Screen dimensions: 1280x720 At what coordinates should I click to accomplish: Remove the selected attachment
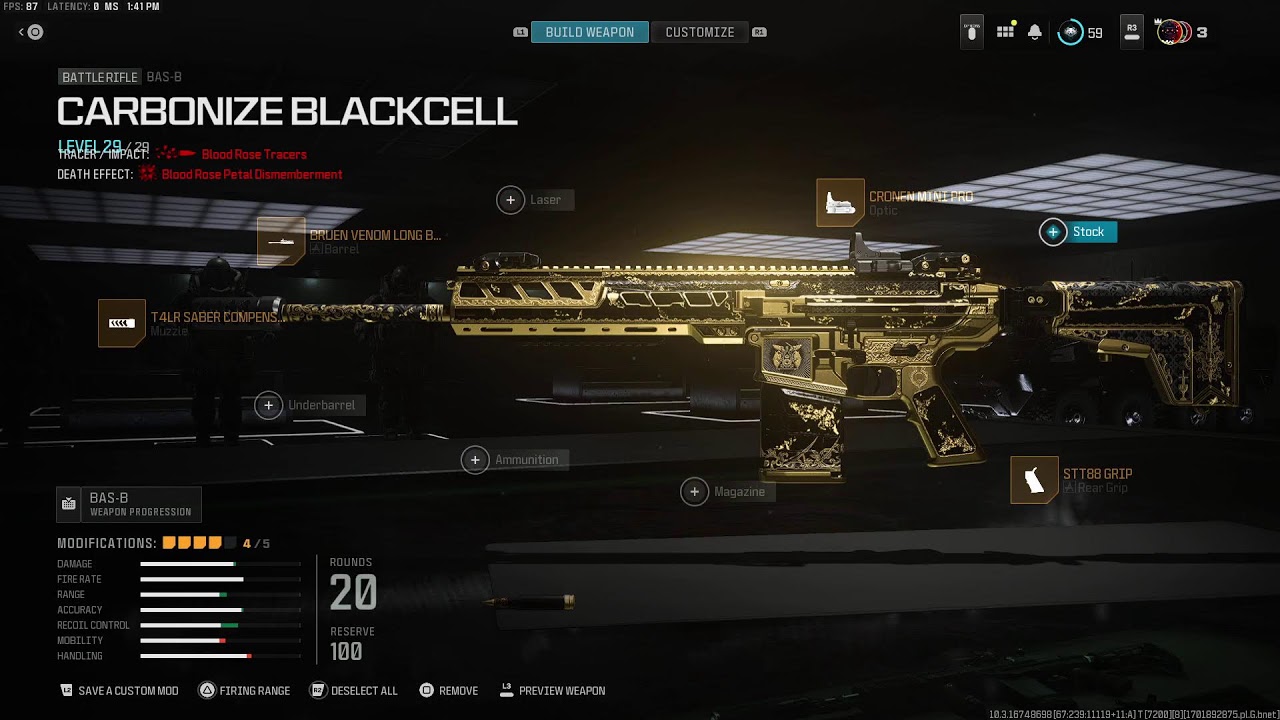point(449,691)
